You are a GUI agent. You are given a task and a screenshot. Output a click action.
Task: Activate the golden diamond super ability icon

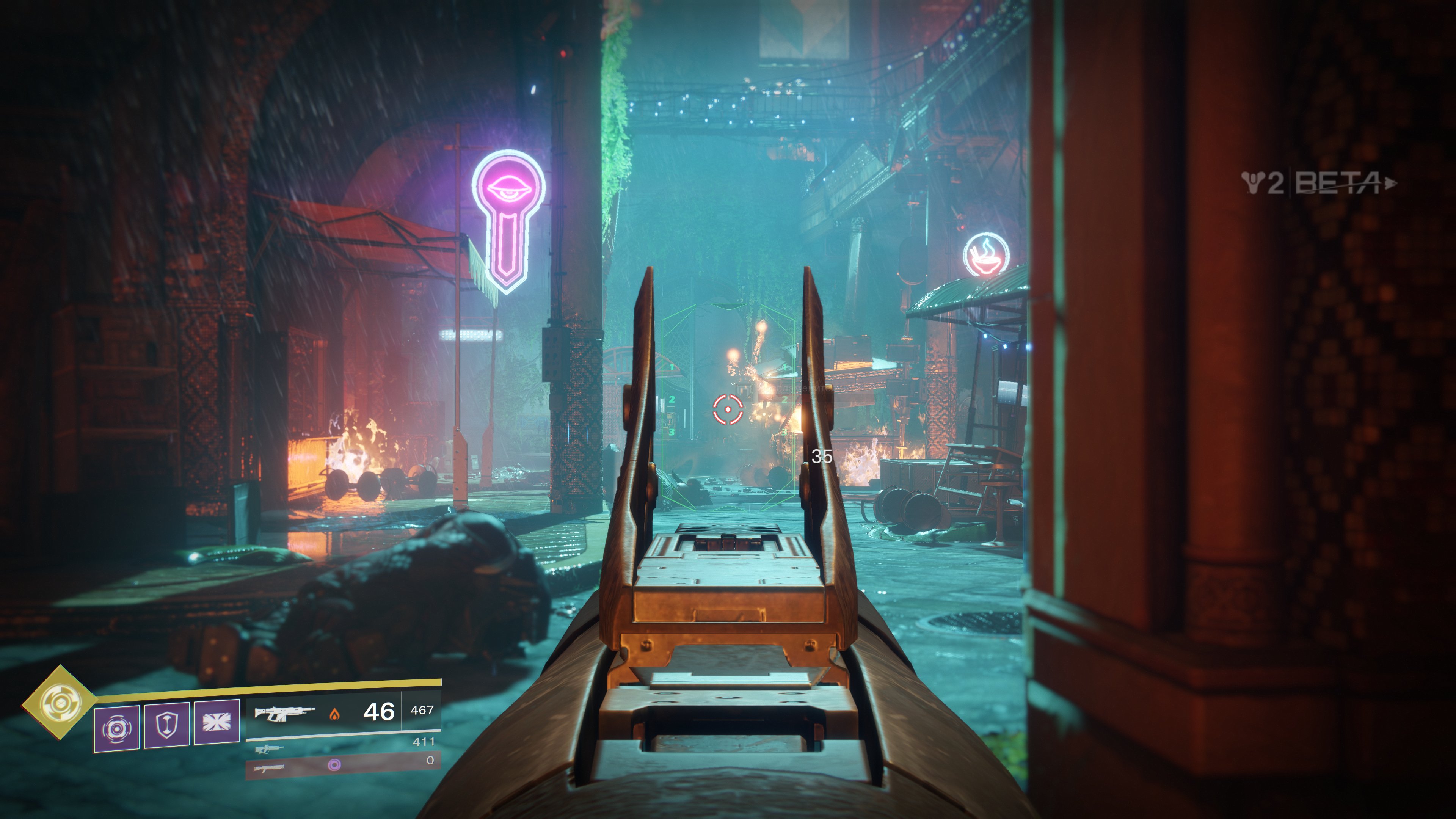tap(59, 702)
